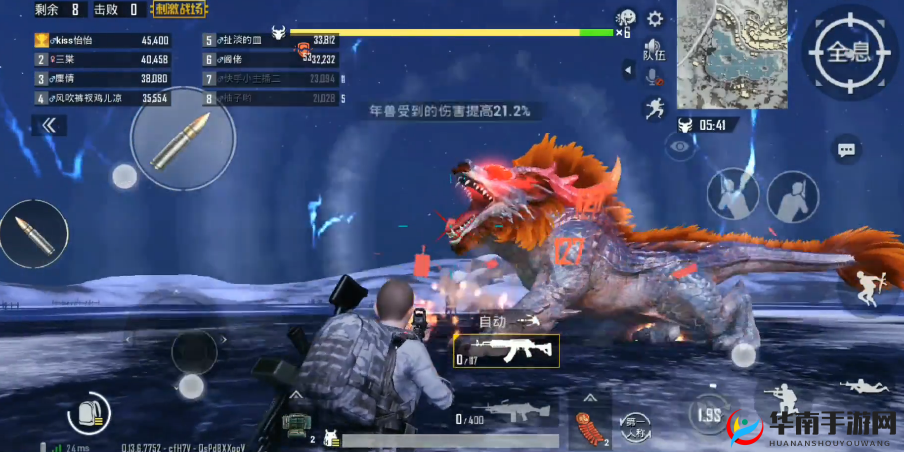The image size is (904, 452).
Task: Expand the double-arrow scoreboard toggle
Action: point(49,125)
